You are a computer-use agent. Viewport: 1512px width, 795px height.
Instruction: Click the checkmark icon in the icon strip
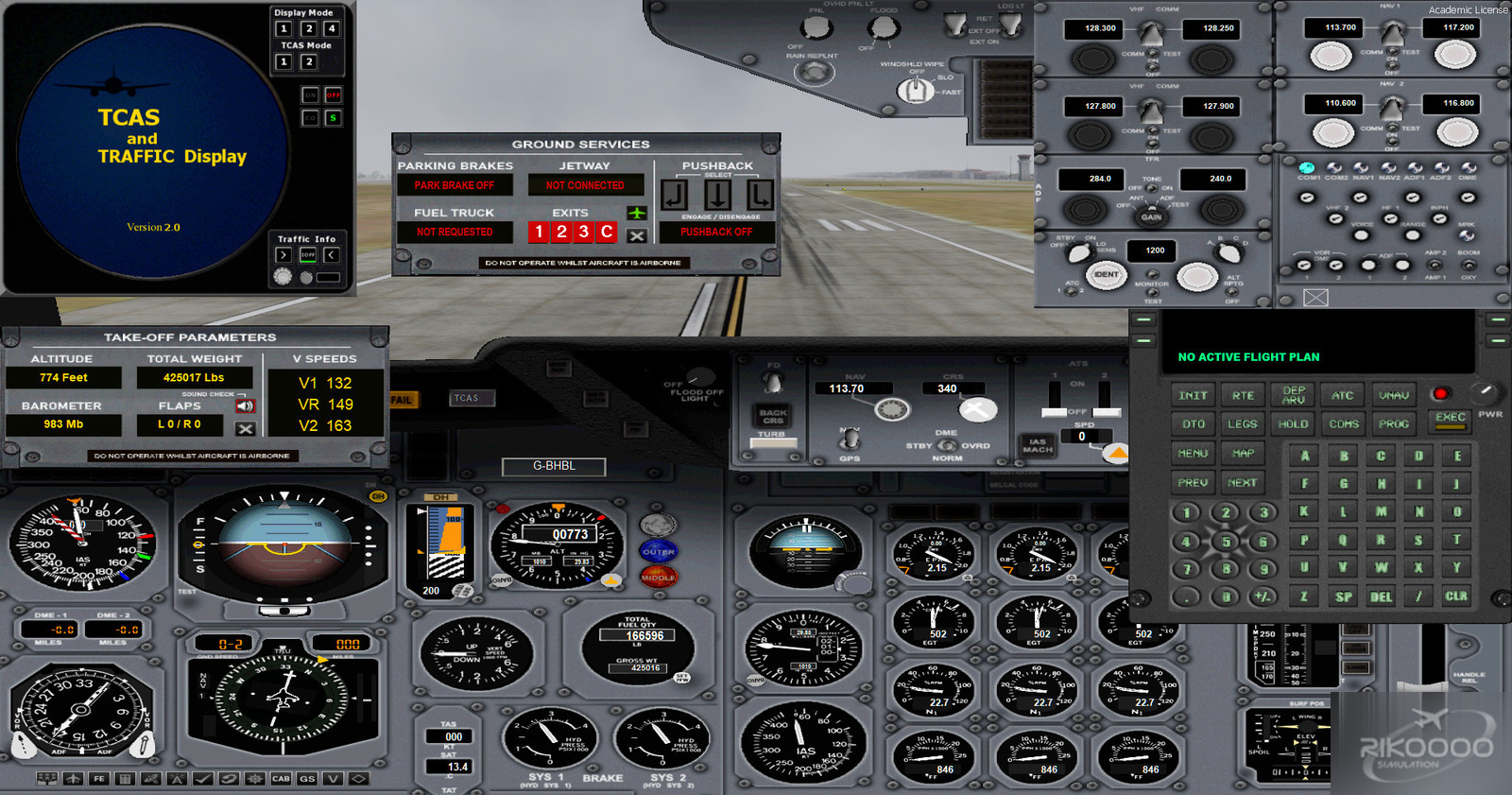coord(201,779)
